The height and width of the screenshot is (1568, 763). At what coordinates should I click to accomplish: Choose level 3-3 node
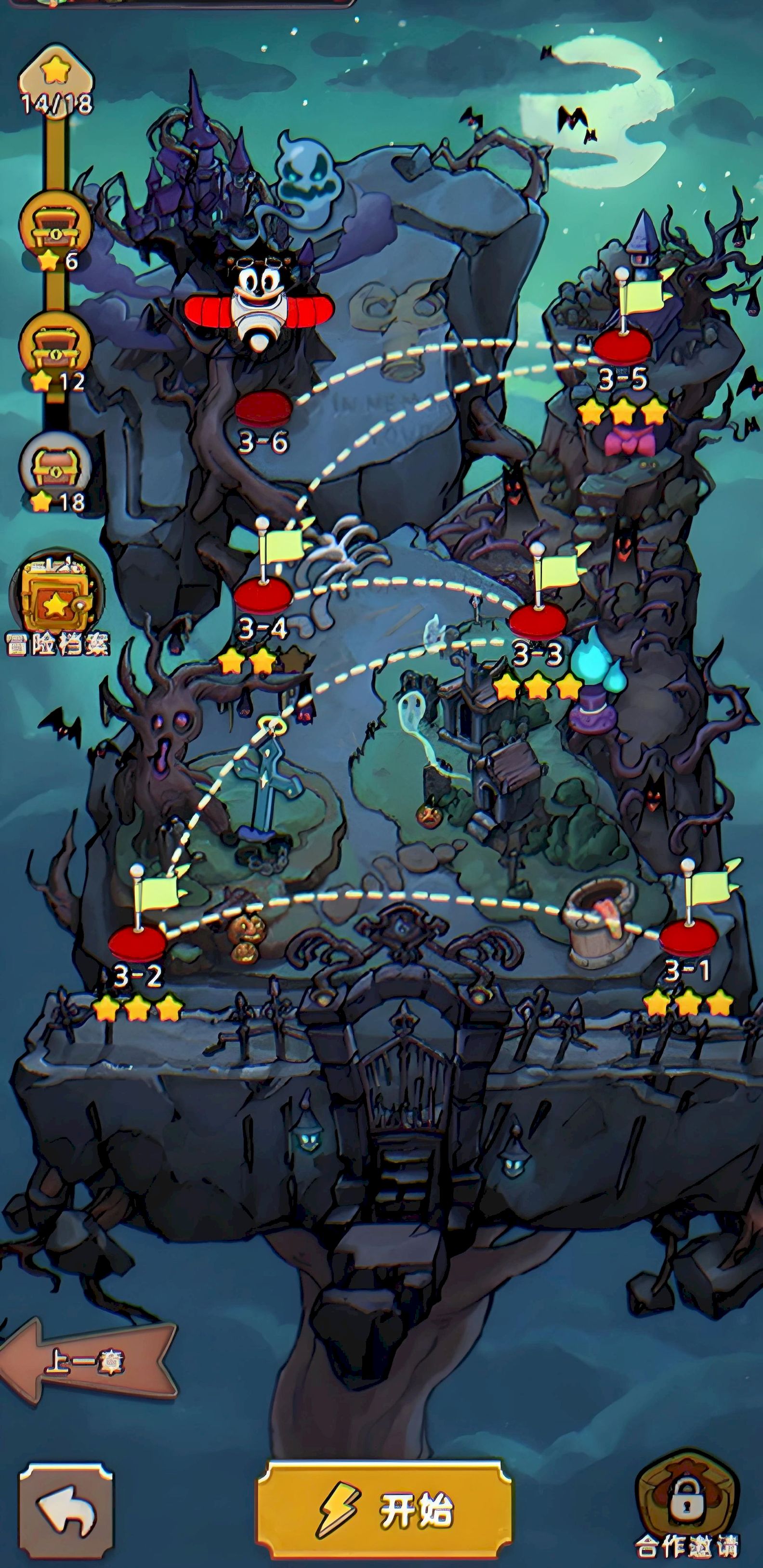[x=538, y=622]
